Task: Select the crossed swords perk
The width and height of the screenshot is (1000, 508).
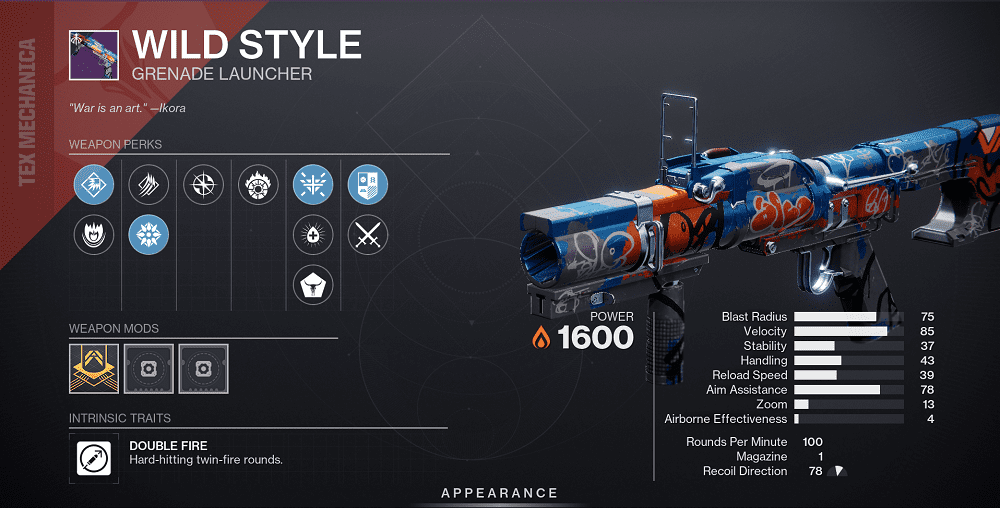Action: click(367, 236)
